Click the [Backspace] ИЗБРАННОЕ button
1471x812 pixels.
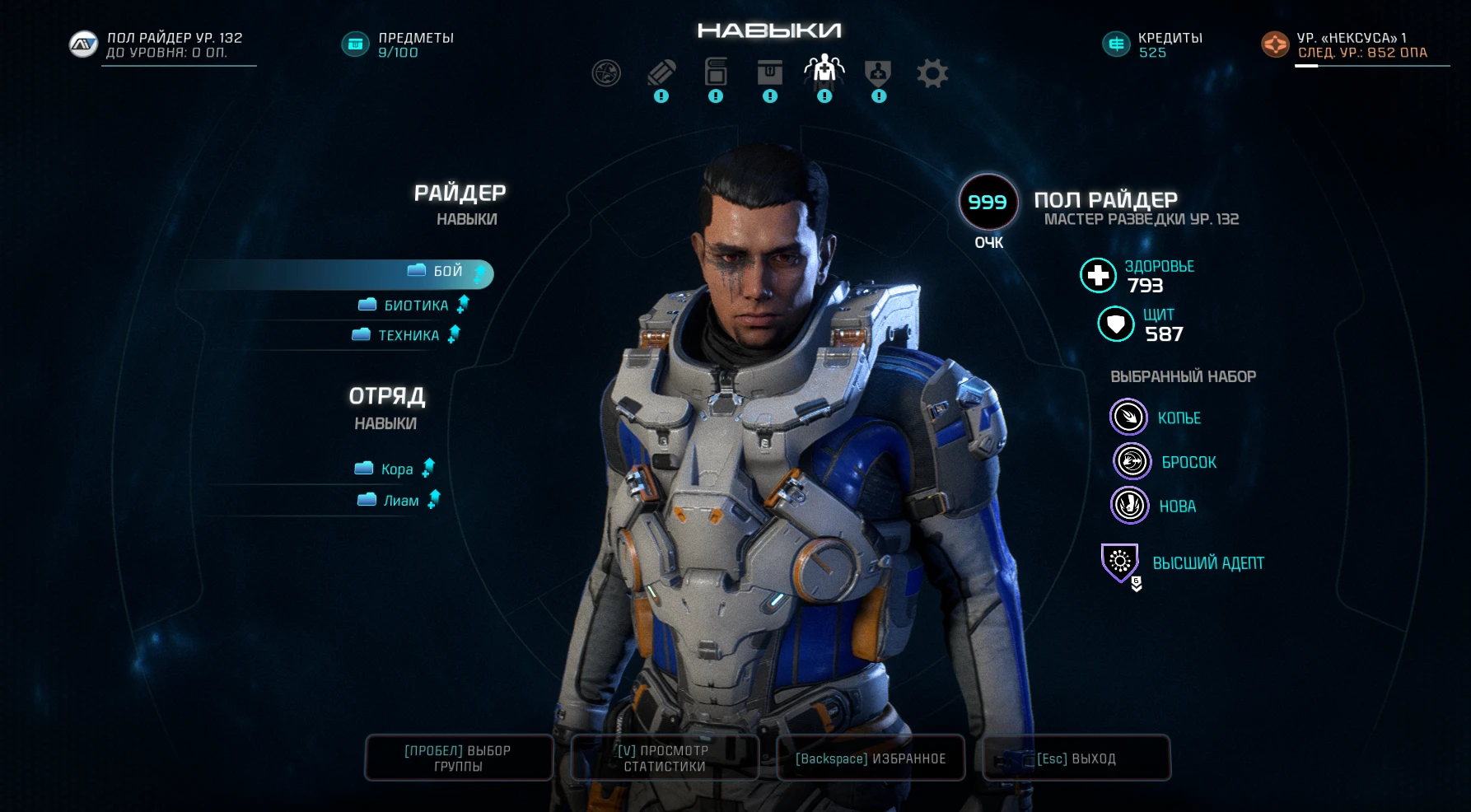(871, 758)
